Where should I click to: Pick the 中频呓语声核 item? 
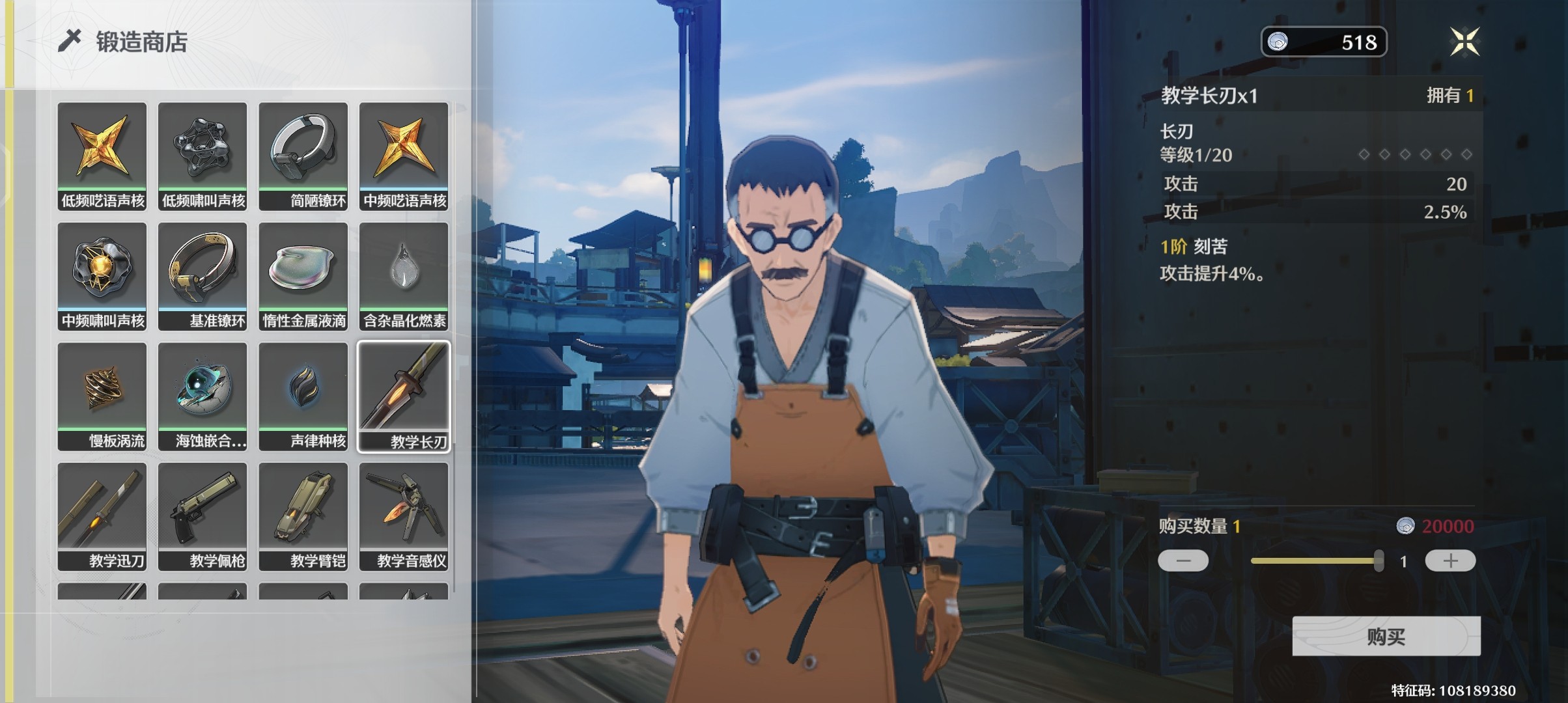tap(404, 156)
